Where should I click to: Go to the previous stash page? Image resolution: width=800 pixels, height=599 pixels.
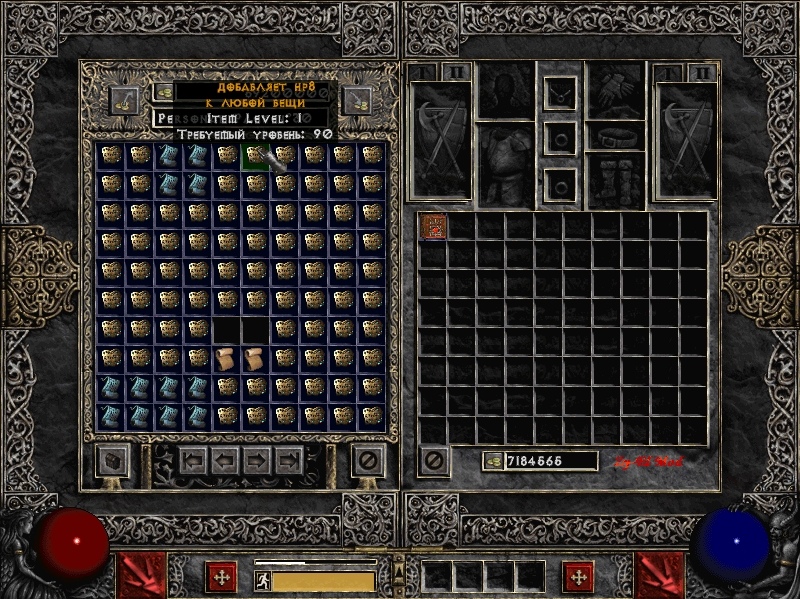tap(224, 461)
